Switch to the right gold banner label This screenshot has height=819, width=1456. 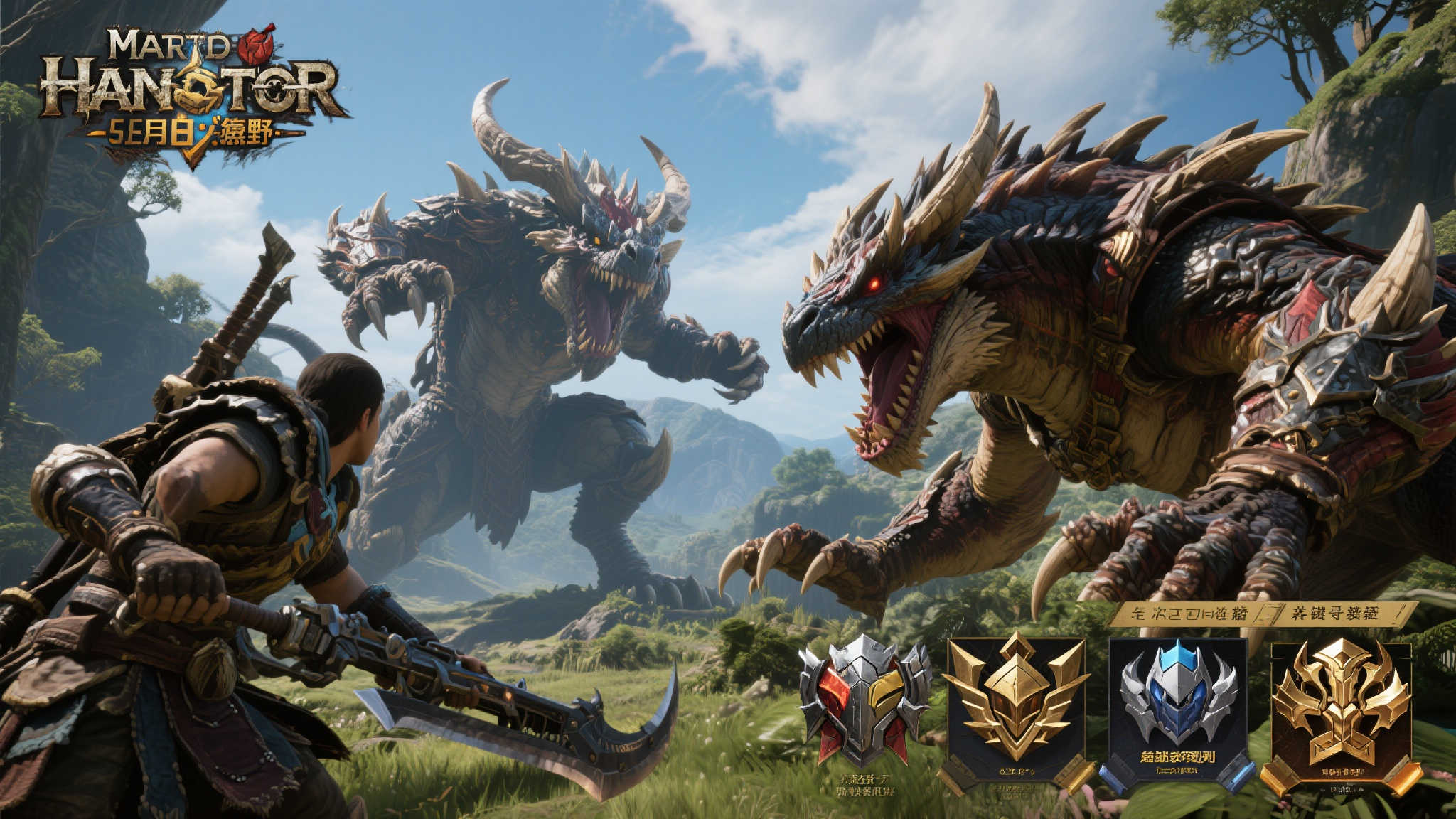[x=1338, y=613]
